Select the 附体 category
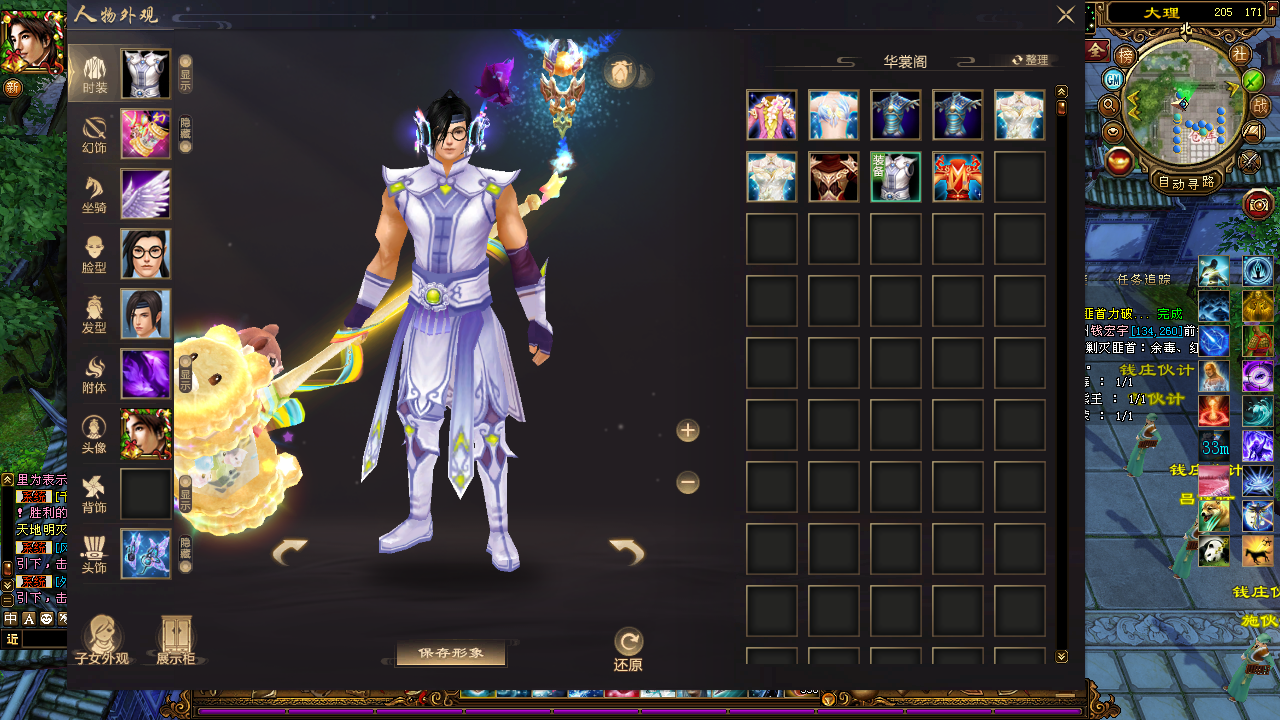 (95, 374)
